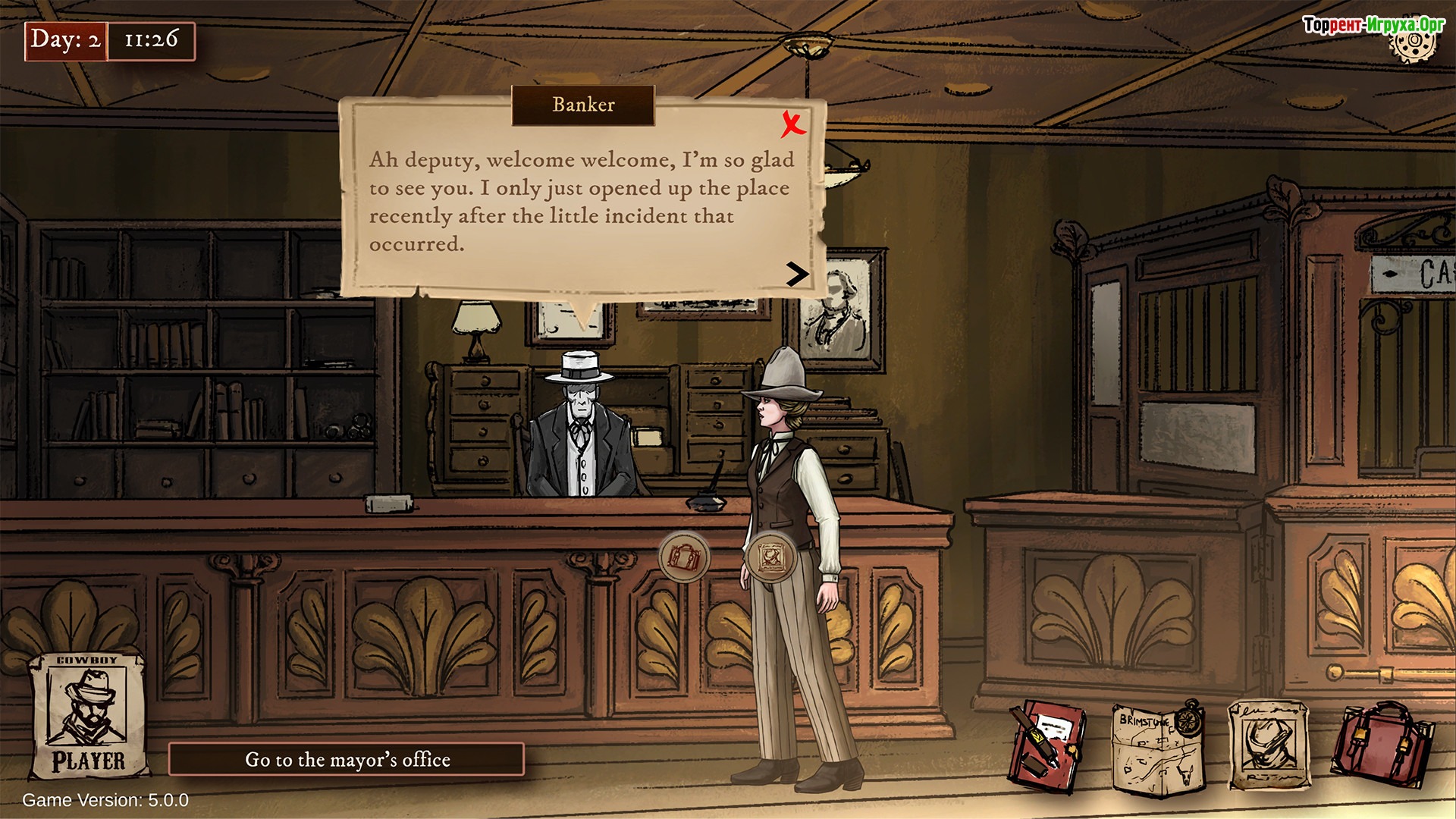
Task: Open the large wanted poster in the bottom bar
Action: (1269, 745)
